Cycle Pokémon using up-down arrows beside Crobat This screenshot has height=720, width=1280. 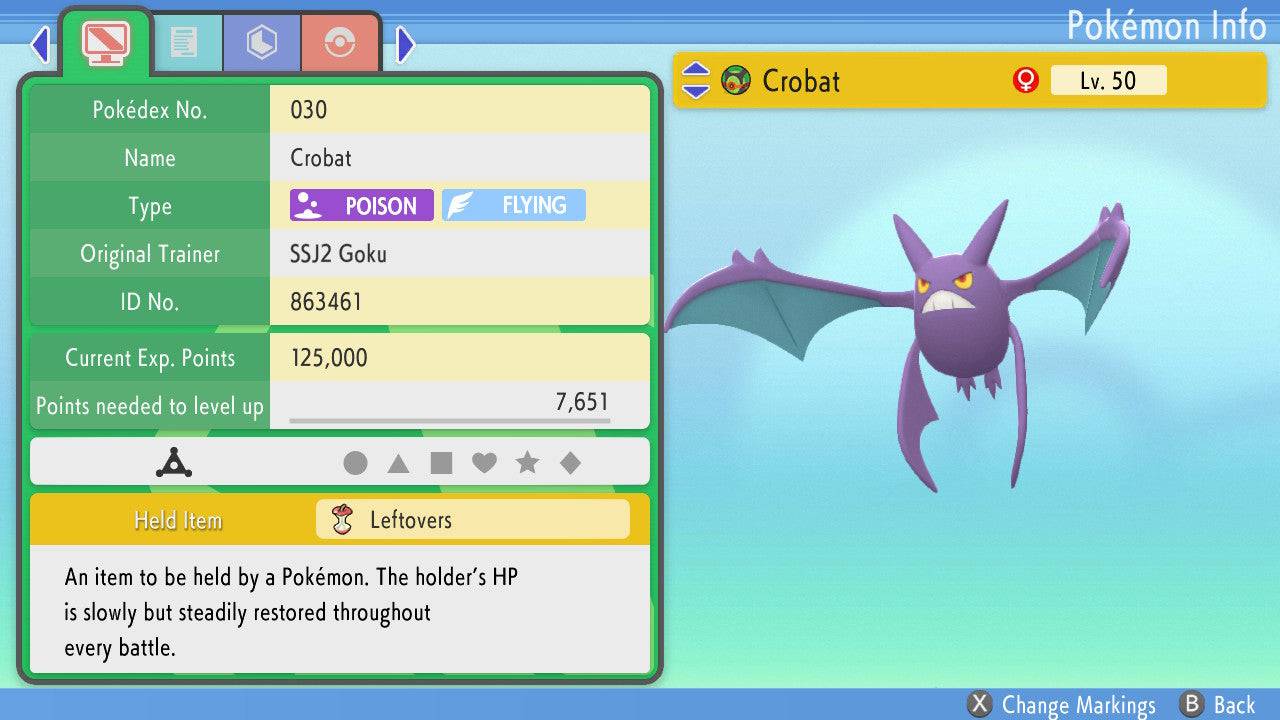click(x=696, y=81)
